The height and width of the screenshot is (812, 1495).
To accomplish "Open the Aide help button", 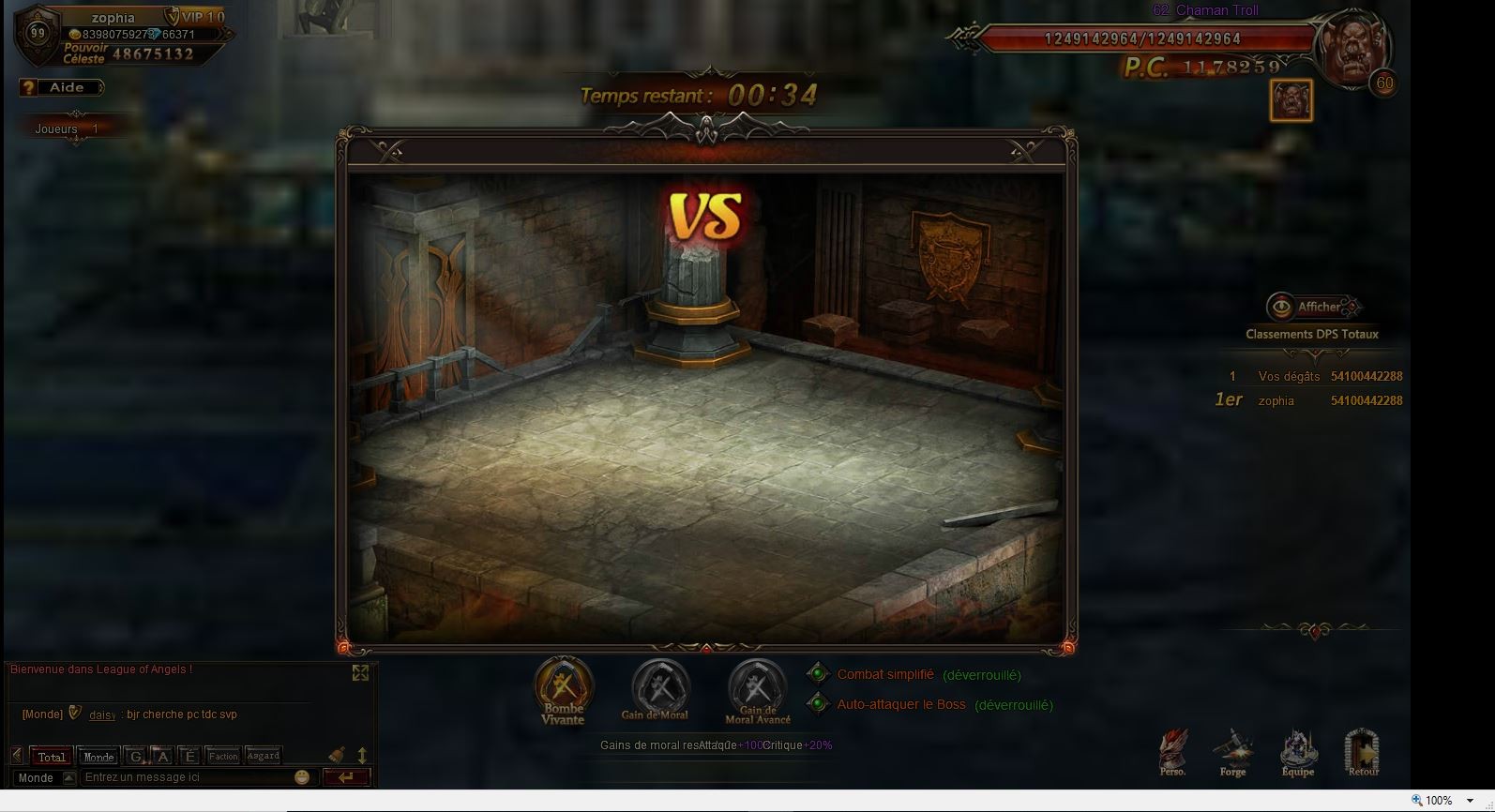I will (x=62, y=87).
